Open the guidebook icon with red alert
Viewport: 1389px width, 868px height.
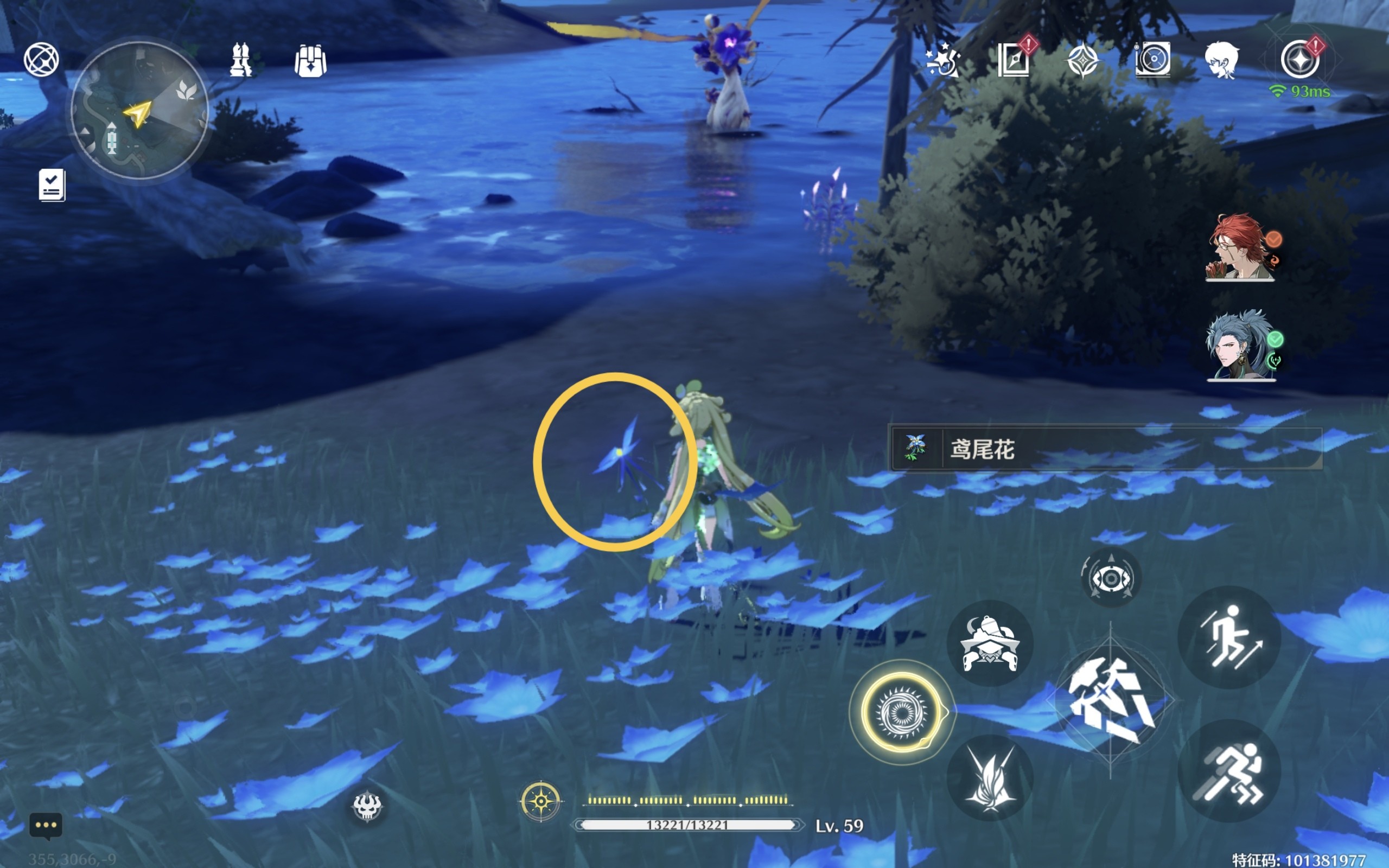click(1013, 59)
